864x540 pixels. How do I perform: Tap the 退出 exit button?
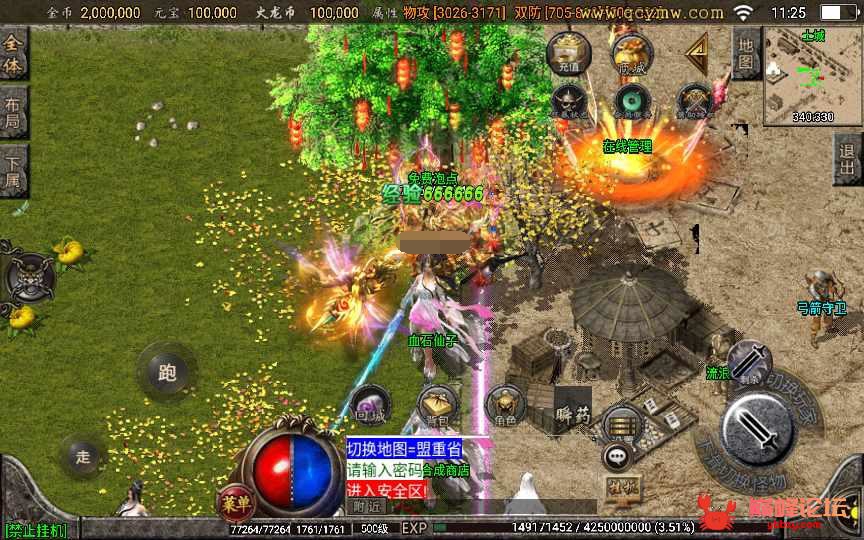click(848, 159)
